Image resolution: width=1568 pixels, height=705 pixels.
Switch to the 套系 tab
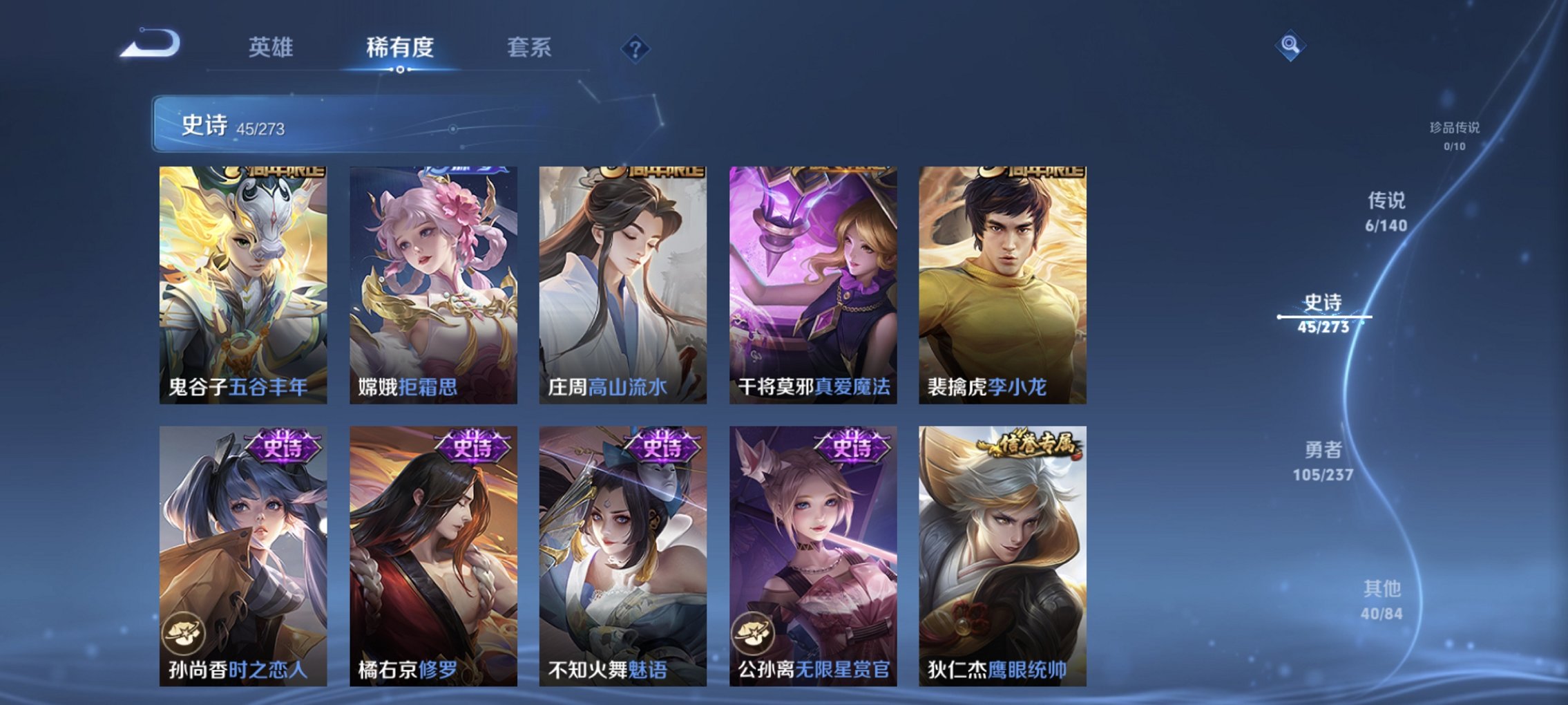[x=528, y=47]
